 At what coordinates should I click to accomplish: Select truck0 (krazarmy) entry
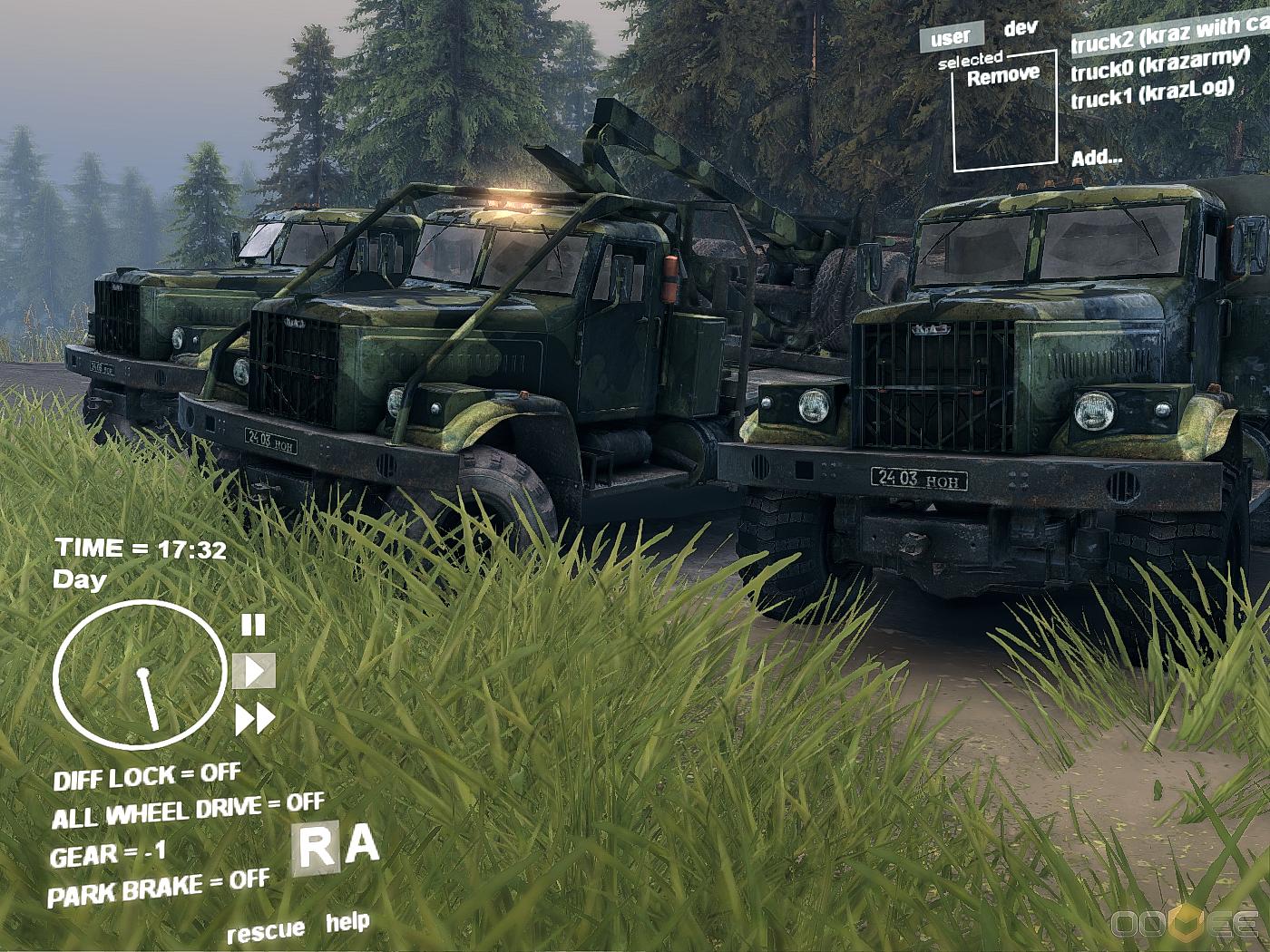pyautogui.click(x=1160, y=63)
